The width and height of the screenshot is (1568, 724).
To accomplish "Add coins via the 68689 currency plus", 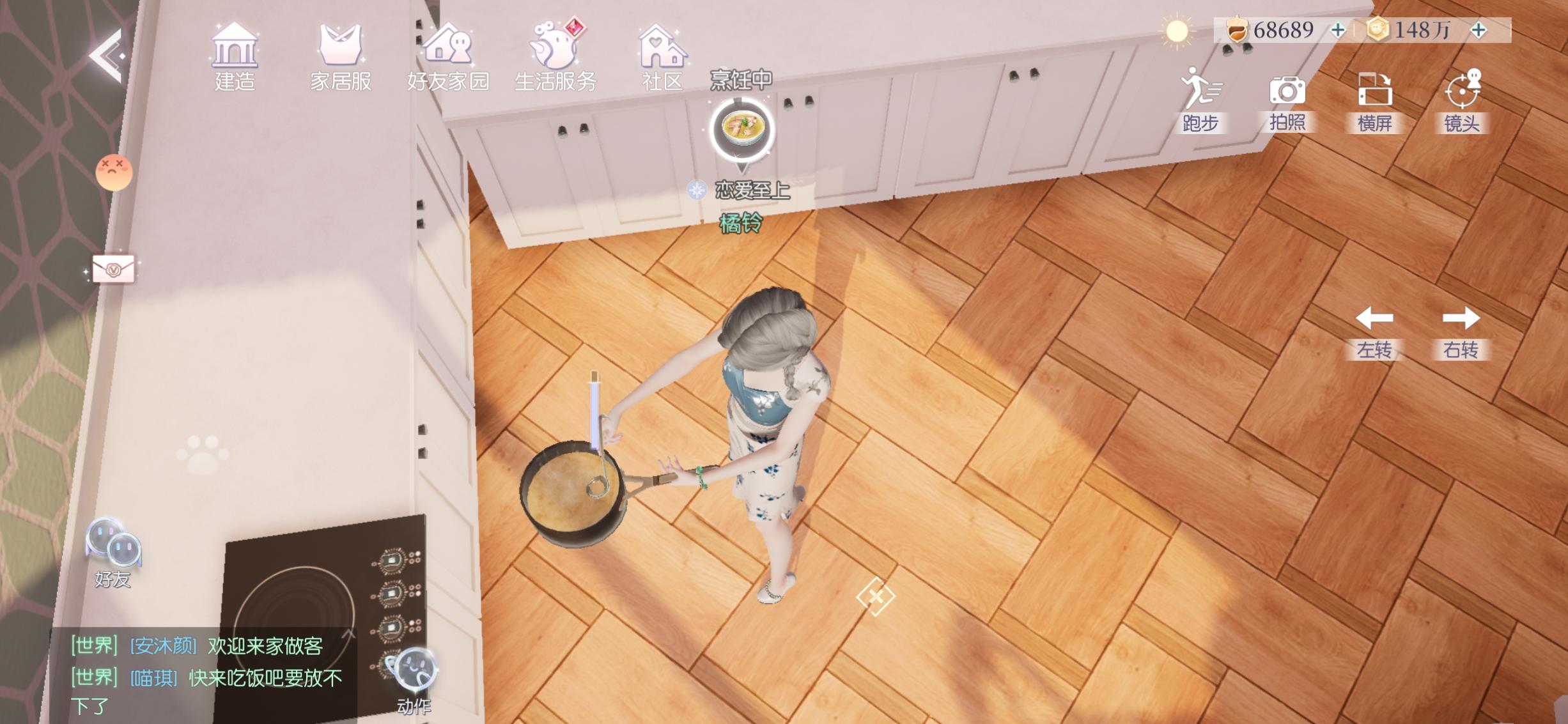I will [x=1337, y=29].
